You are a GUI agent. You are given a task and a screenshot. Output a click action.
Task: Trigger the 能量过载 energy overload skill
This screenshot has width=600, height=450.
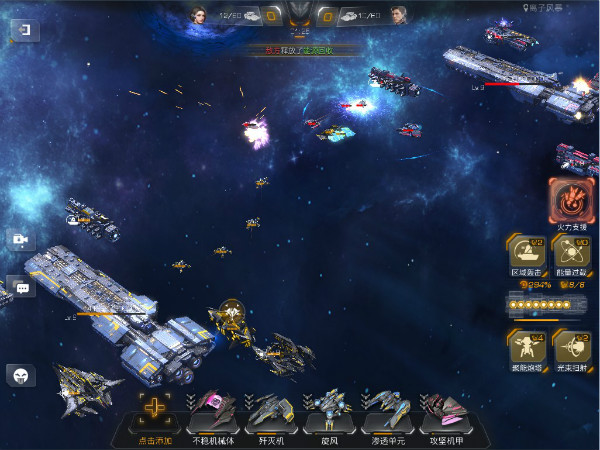coord(572,252)
